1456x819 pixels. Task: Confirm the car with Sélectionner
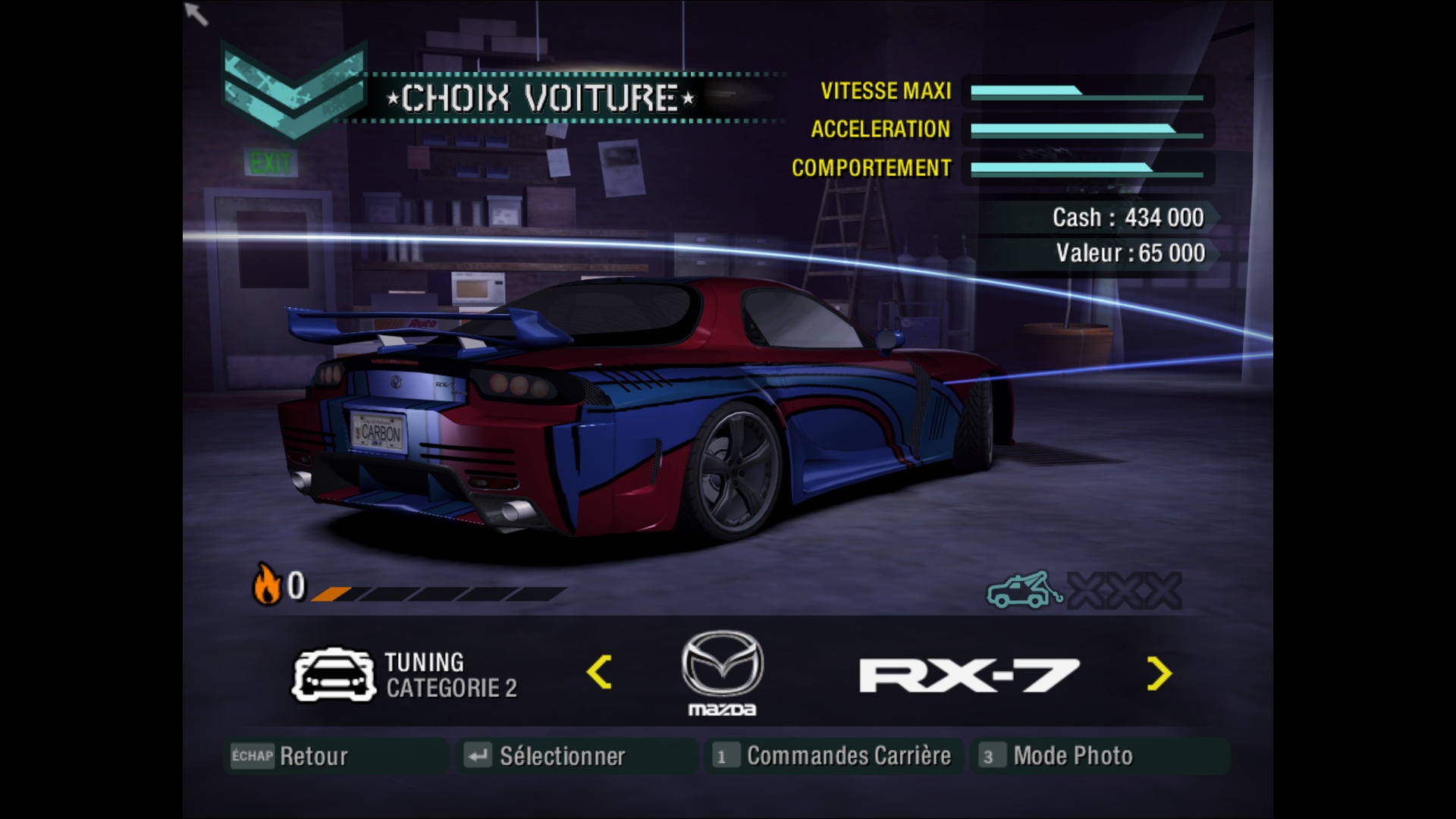(546, 756)
